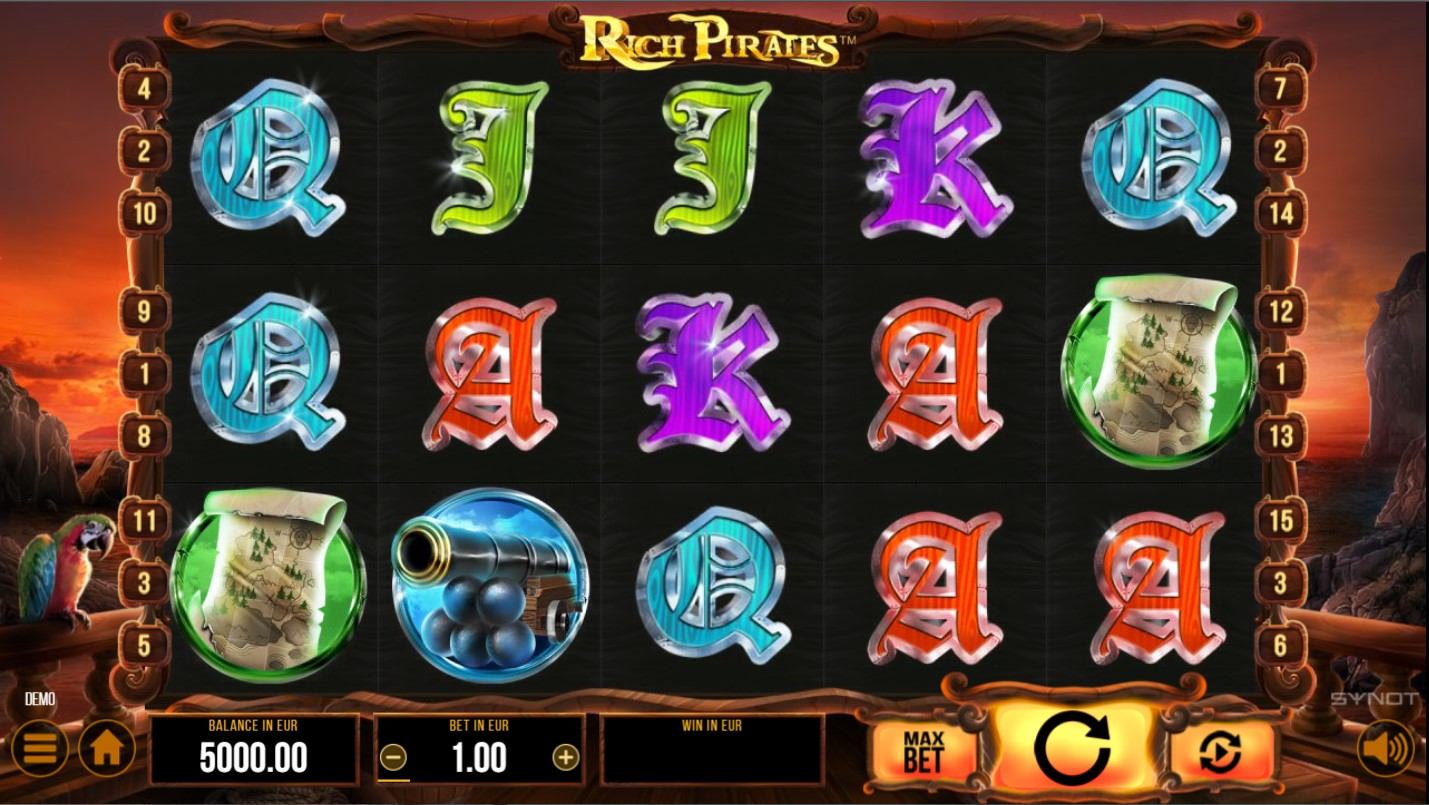Open the hamburger menu
This screenshot has height=805, width=1429.
pos(39,748)
